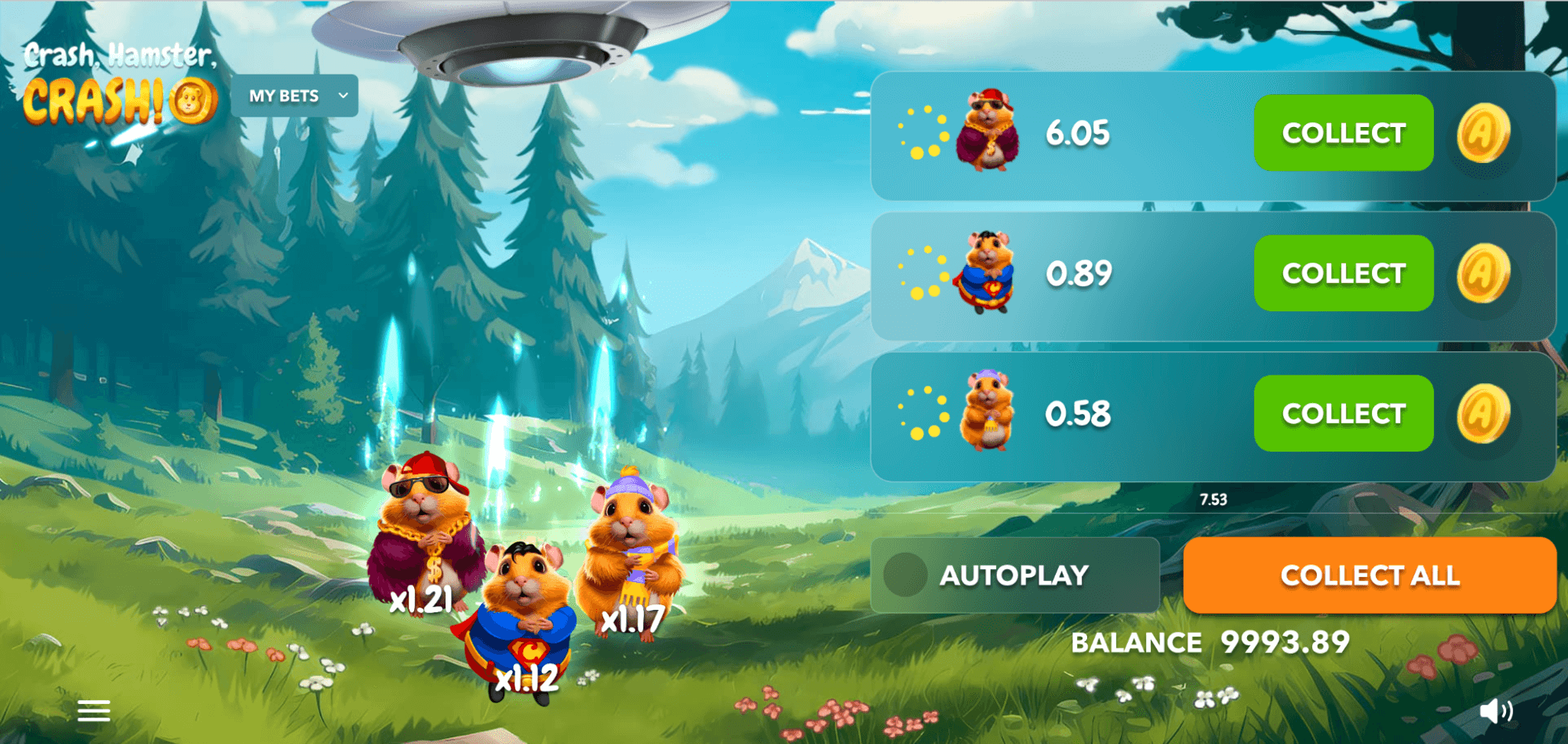Image resolution: width=1568 pixels, height=744 pixels.
Task: Collect the 0.89 superhero hamster bet
Action: [x=1343, y=274]
